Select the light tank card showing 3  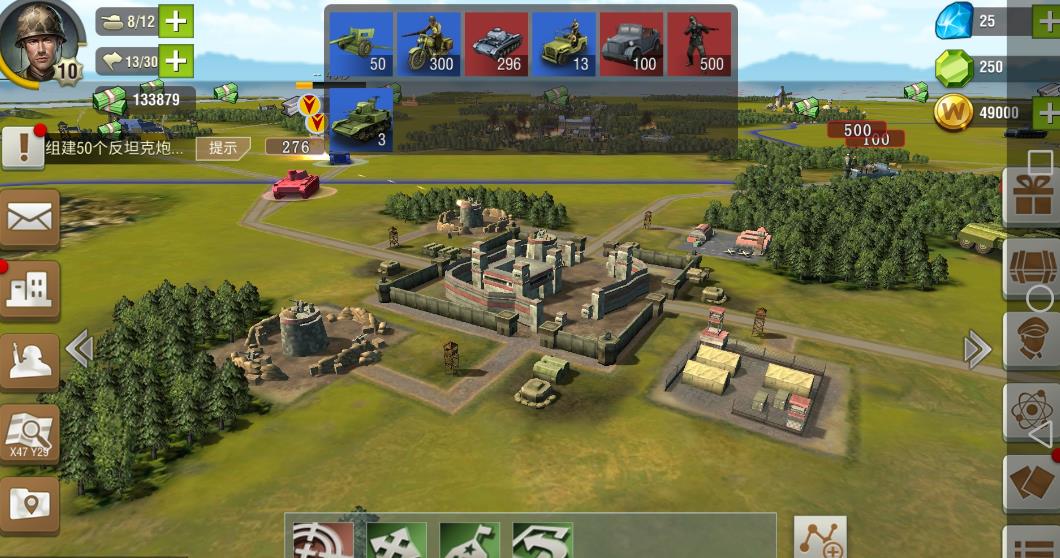(x=360, y=120)
